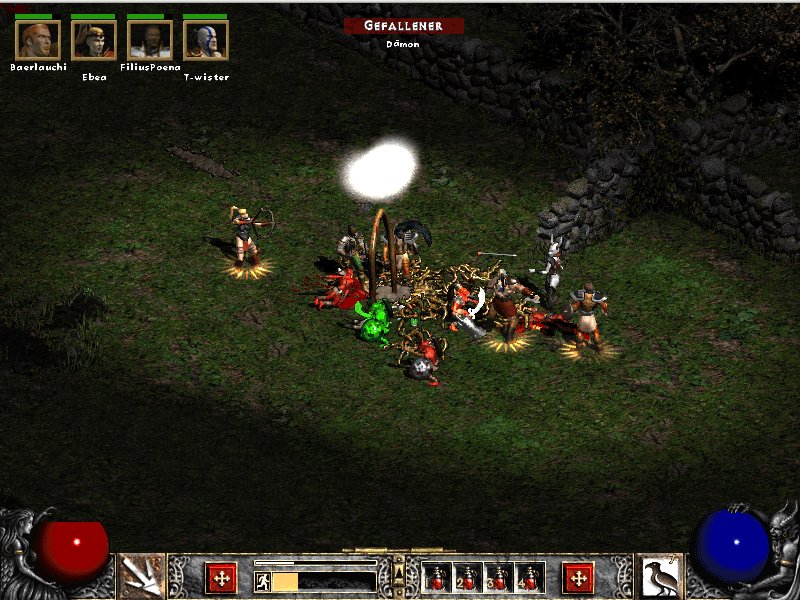800x600 pixels.
Task: Open the left-hand arrow attack skill selector
Action: pos(141,576)
